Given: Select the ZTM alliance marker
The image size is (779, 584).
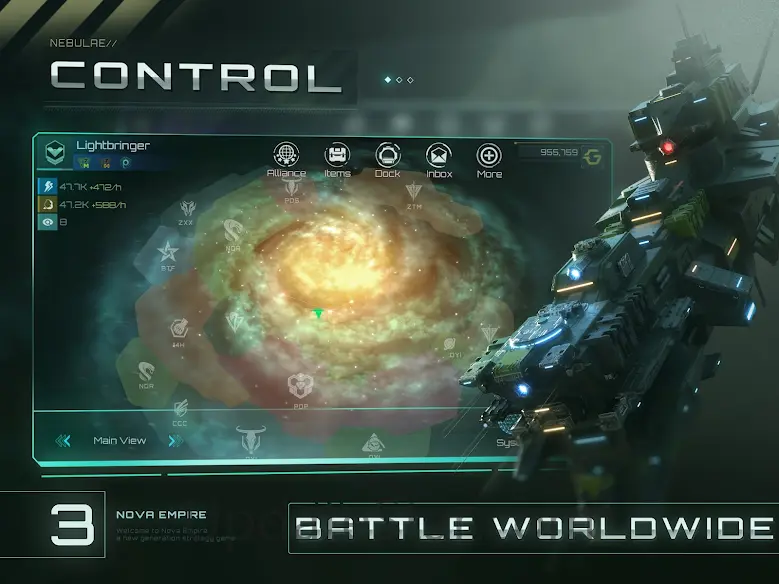Looking at the screenshot, I should [x=414, y=192].
